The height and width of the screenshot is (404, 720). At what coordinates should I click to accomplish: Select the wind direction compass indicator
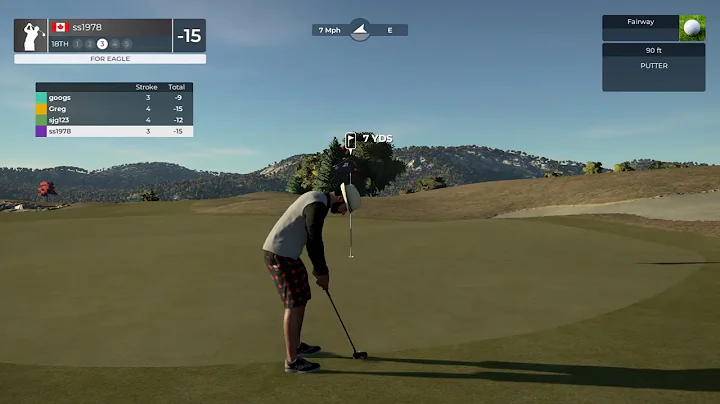pos(360,30)
